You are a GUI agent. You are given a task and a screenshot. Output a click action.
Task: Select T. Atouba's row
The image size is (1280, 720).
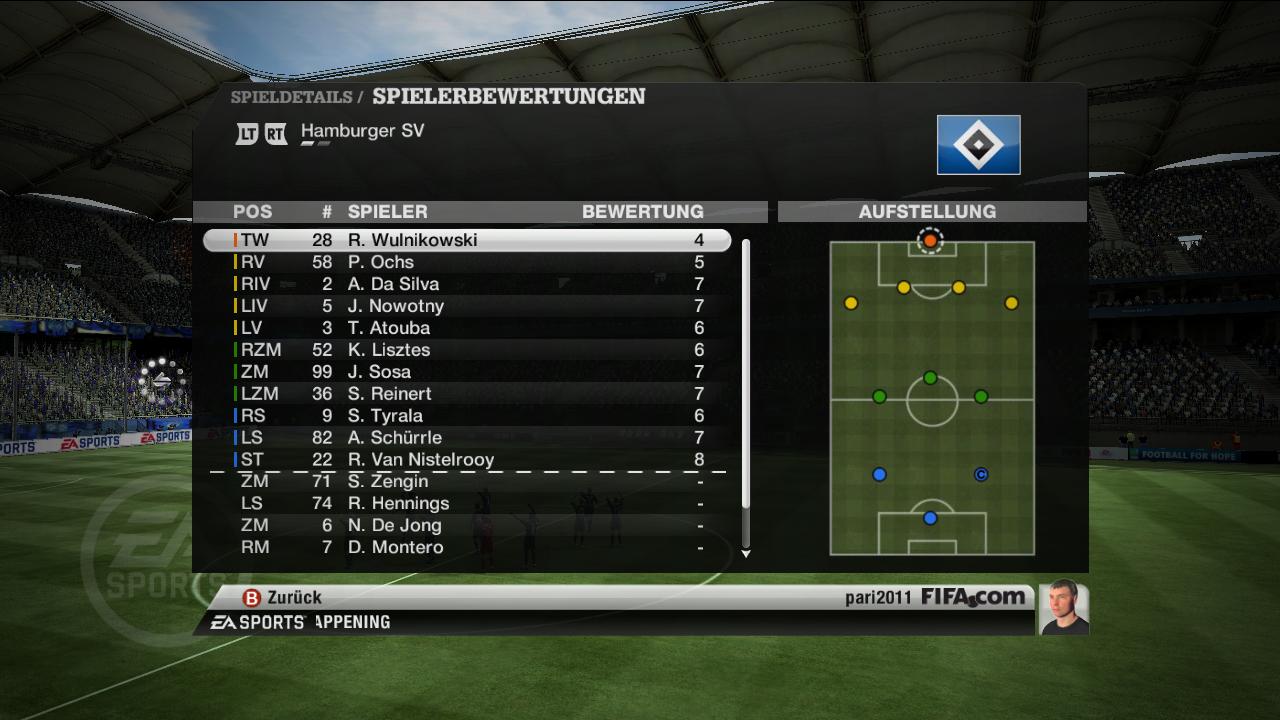click(x=467, y=328)
